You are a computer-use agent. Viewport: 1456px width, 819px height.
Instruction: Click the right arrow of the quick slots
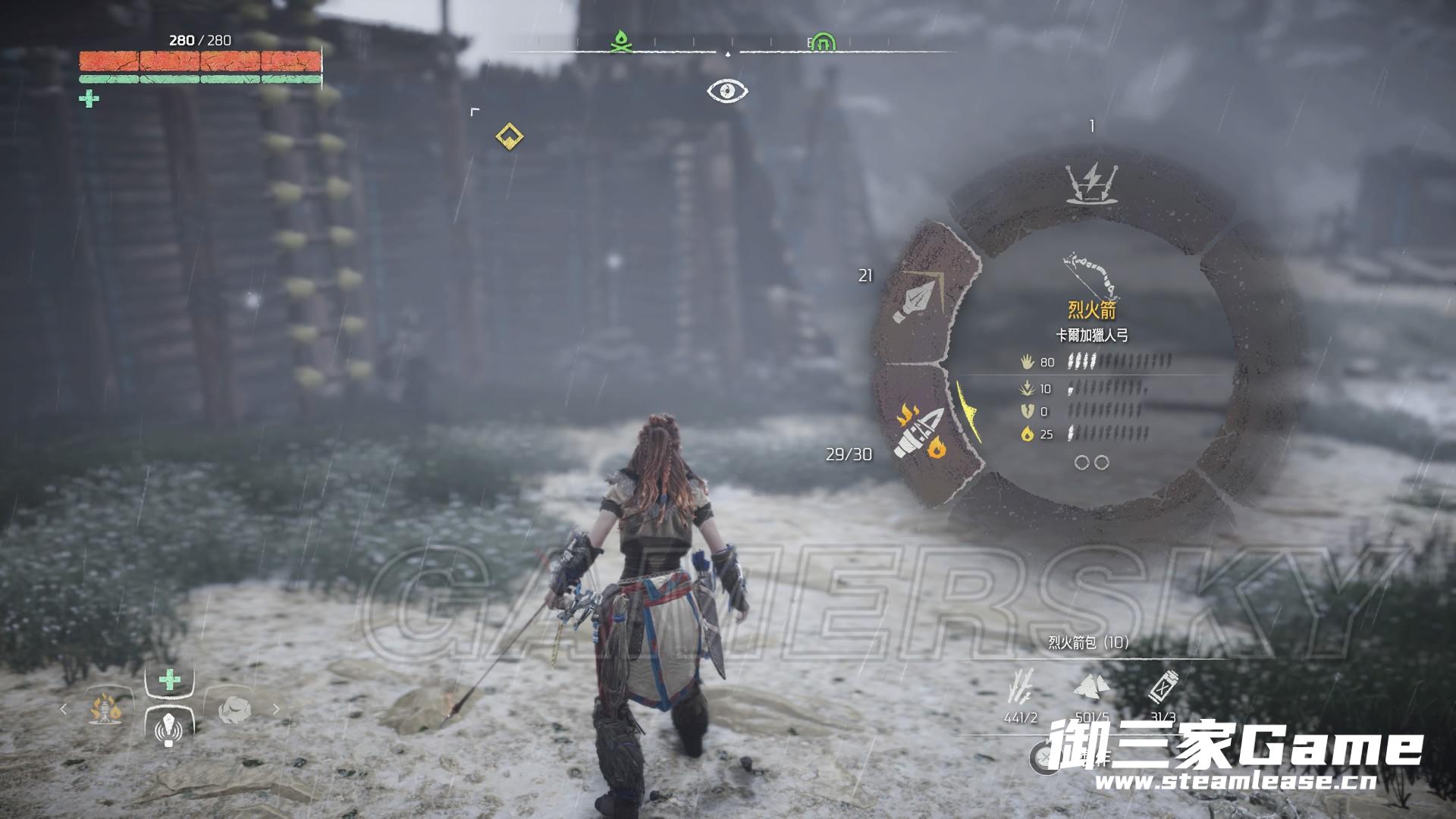276,709
